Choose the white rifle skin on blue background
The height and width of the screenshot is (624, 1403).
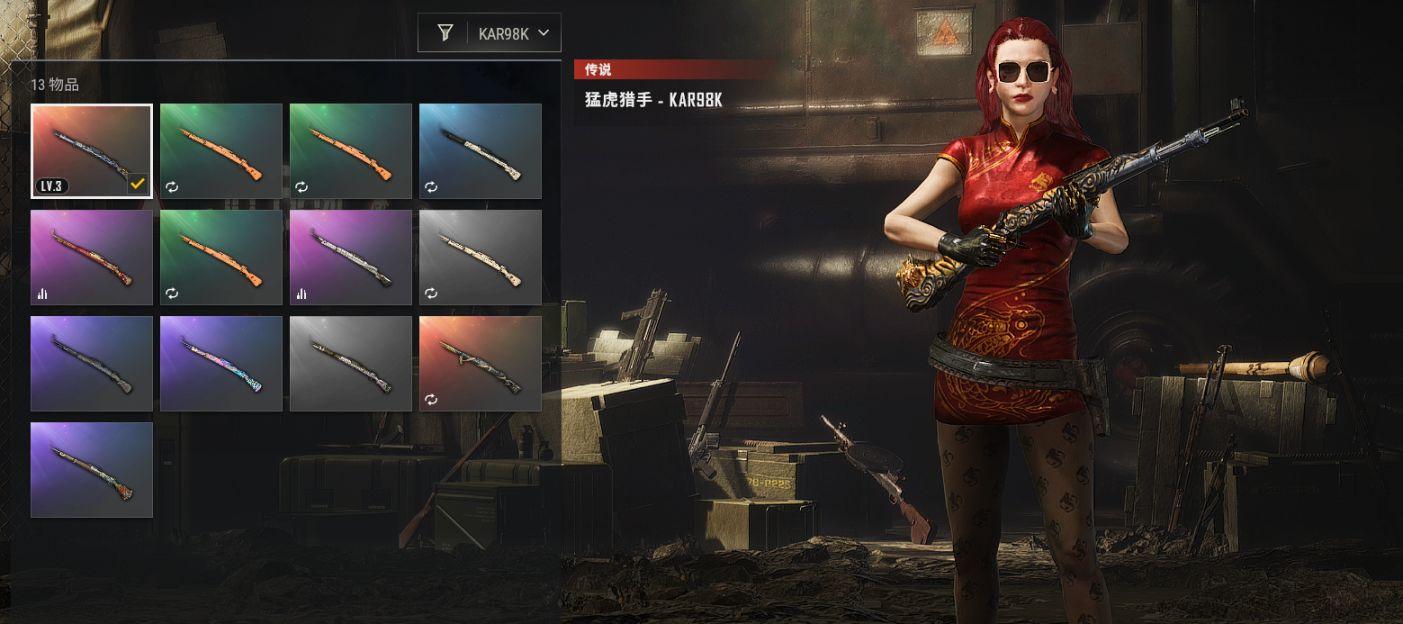click(x=480, y=151)
